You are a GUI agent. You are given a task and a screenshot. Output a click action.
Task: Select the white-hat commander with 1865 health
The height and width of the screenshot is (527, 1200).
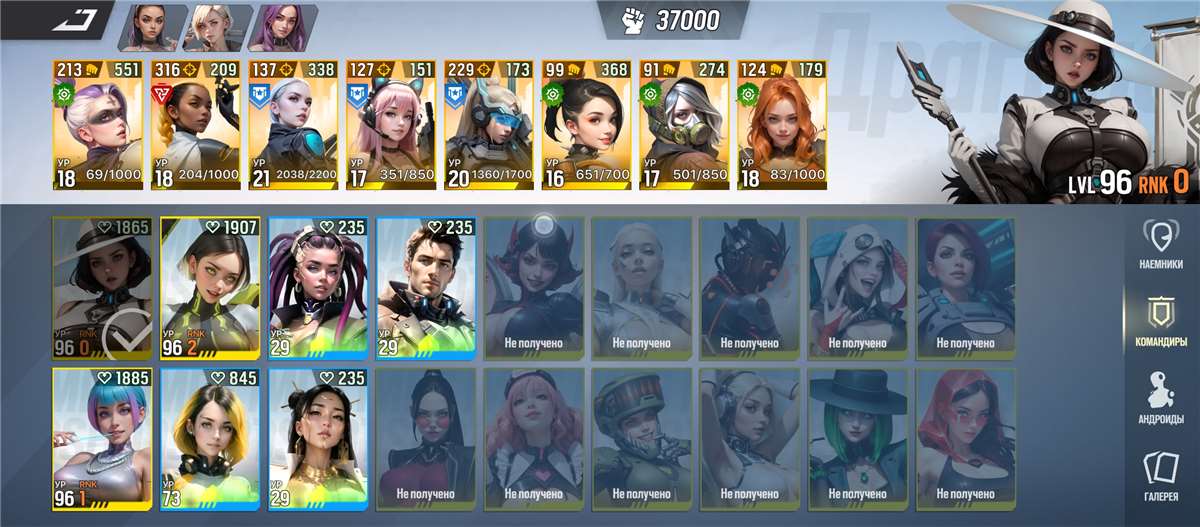point(102,288)
